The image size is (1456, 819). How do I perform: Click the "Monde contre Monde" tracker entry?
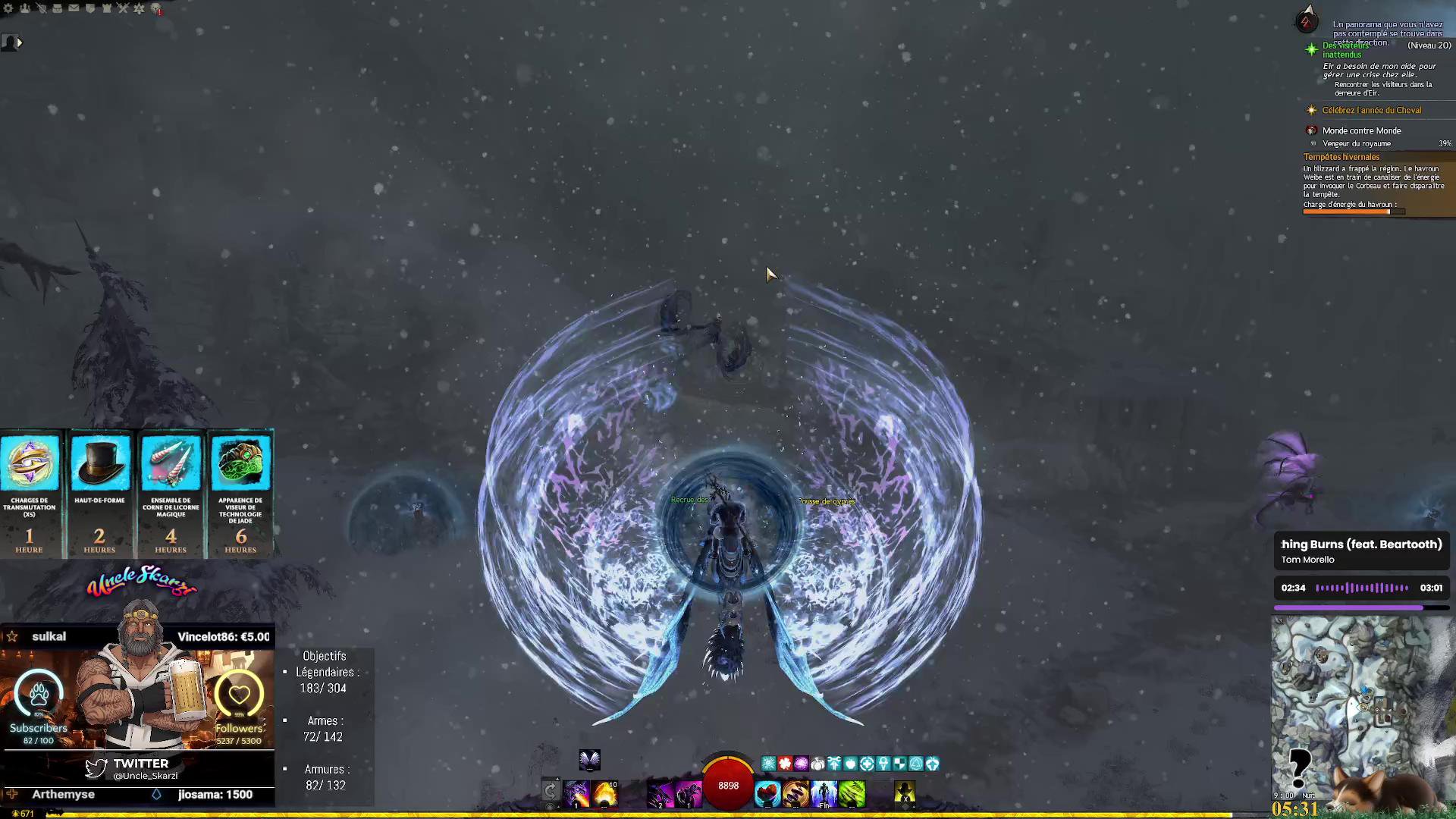tap(1361, 130)
